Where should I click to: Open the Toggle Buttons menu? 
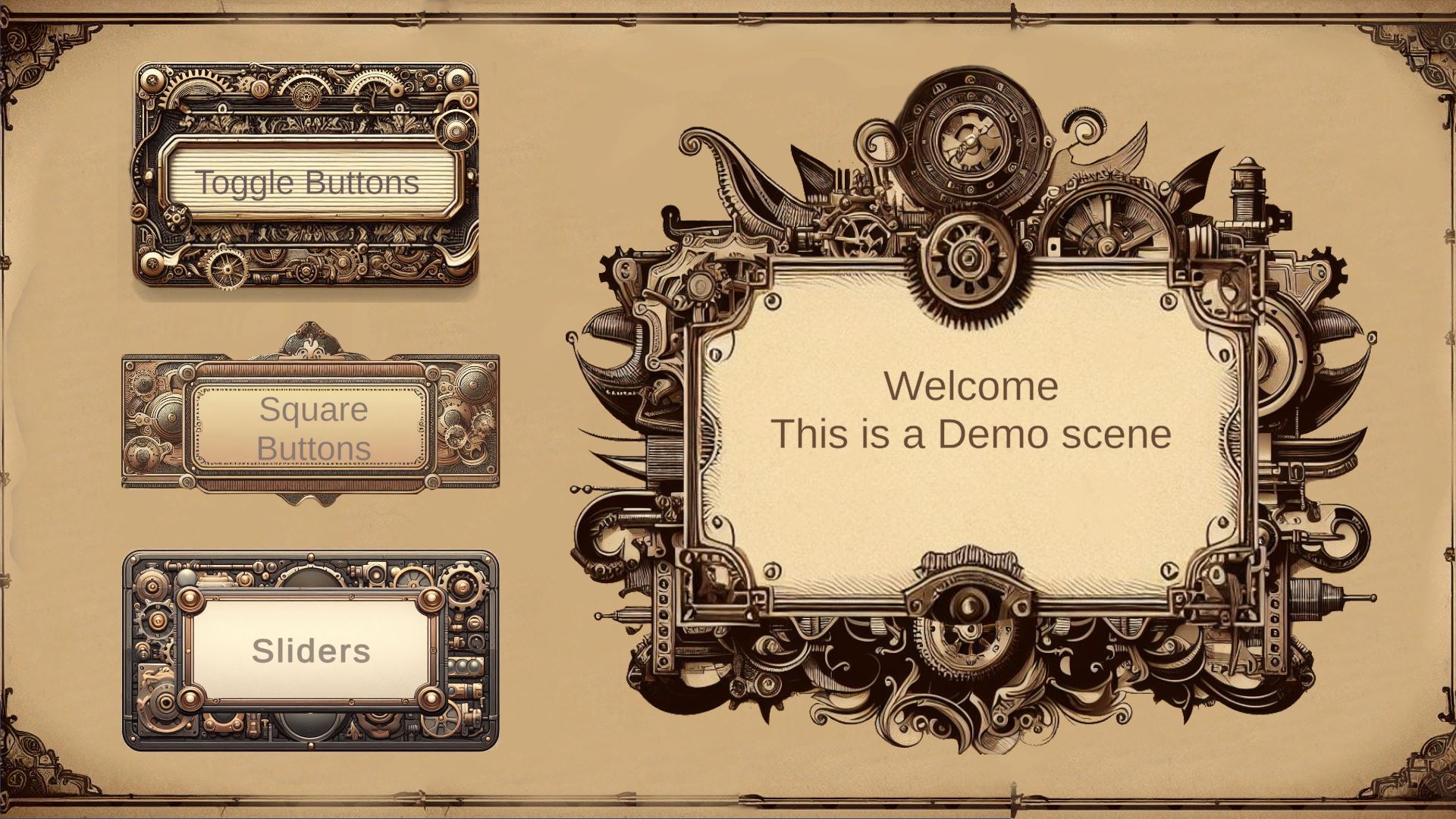pos(307,182)
